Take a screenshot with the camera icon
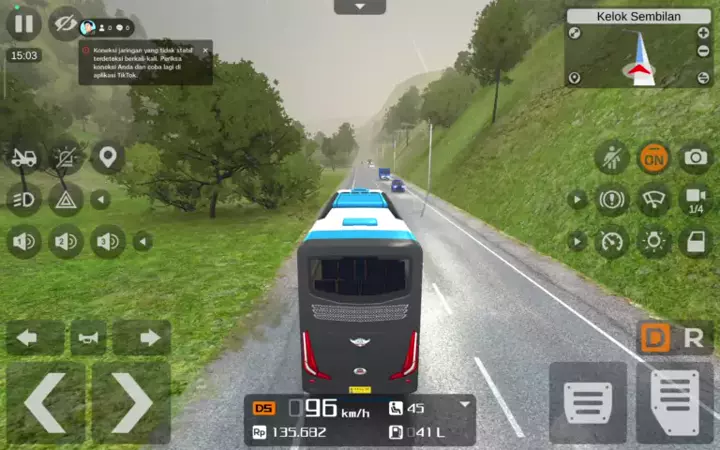 point(695,157)
